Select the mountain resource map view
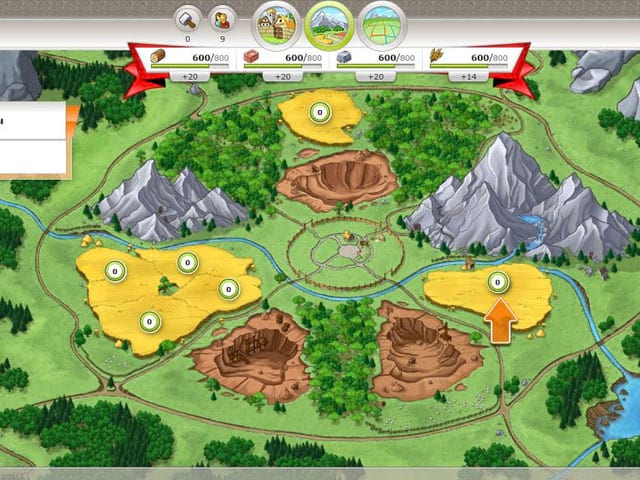The width and height of the screenshot is (640, 480). point(329,22)
